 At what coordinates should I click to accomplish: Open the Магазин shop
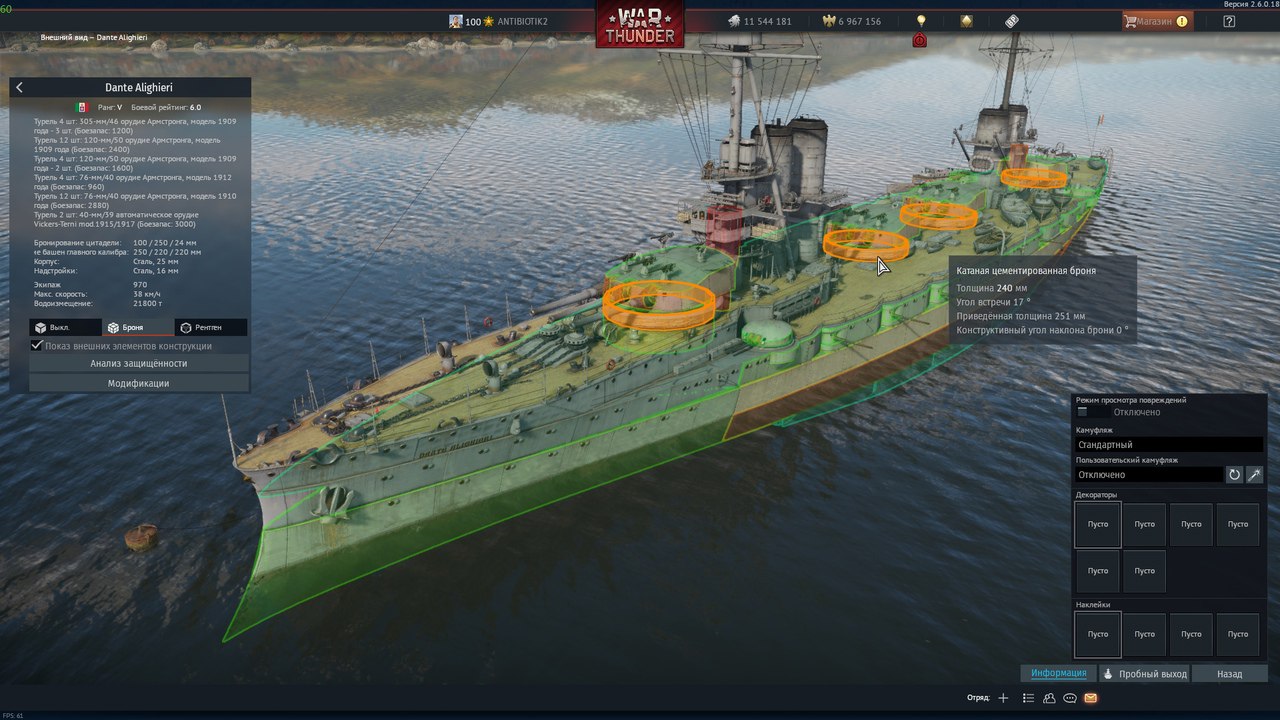(1157, 21)
